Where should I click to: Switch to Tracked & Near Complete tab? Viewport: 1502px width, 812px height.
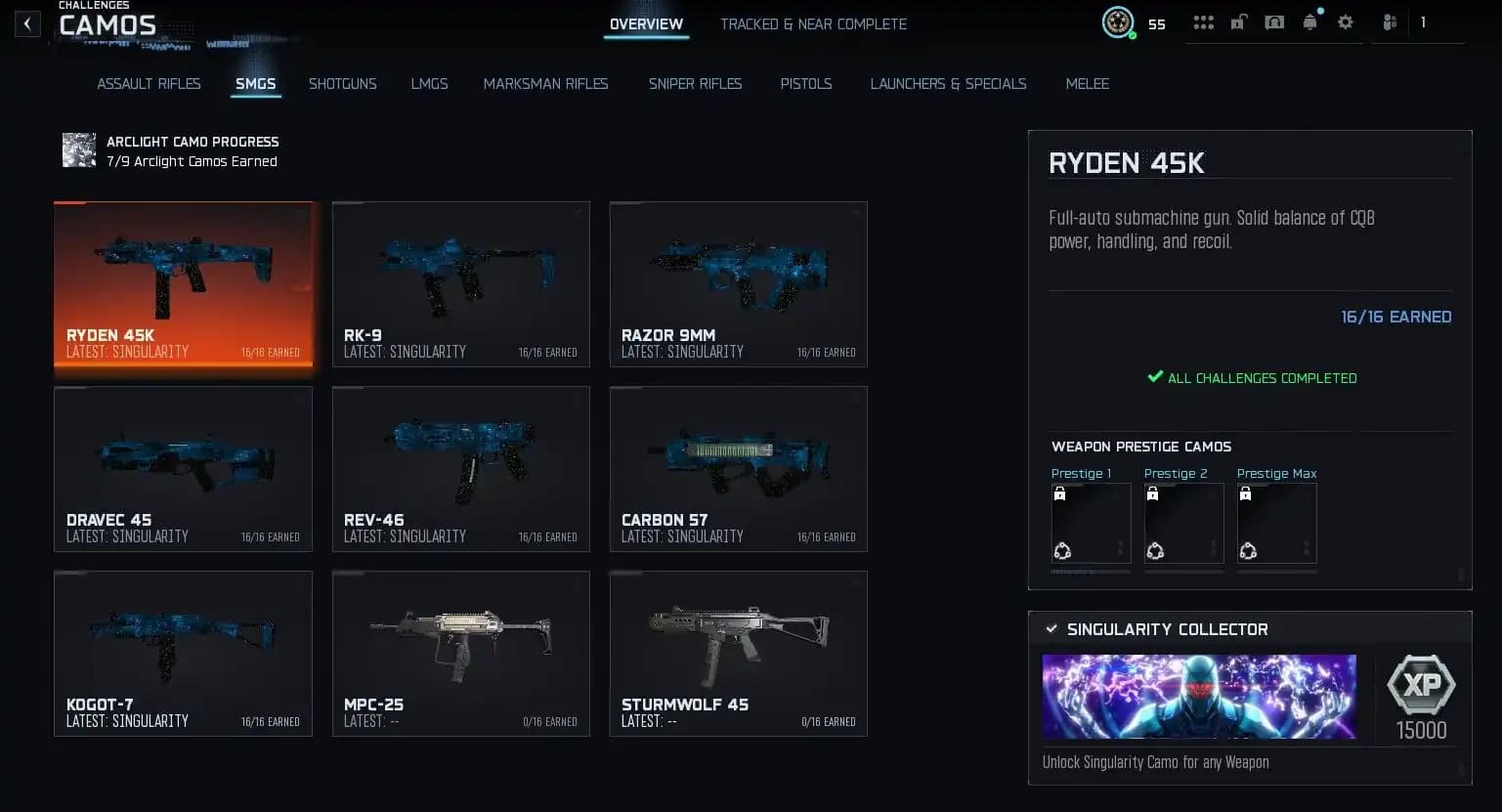tap(813, 24)
